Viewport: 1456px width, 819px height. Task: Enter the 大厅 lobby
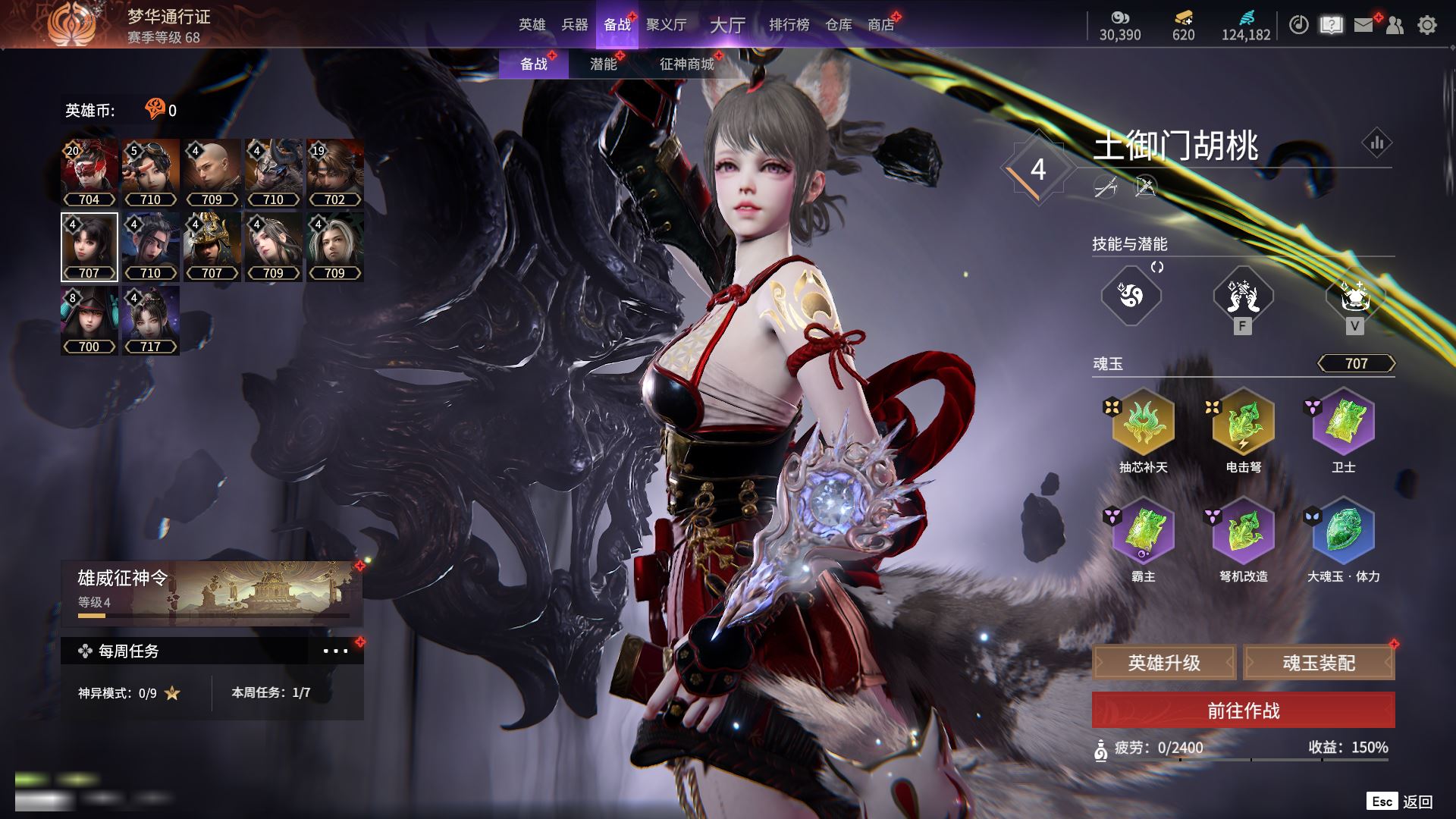click(727, 25)
